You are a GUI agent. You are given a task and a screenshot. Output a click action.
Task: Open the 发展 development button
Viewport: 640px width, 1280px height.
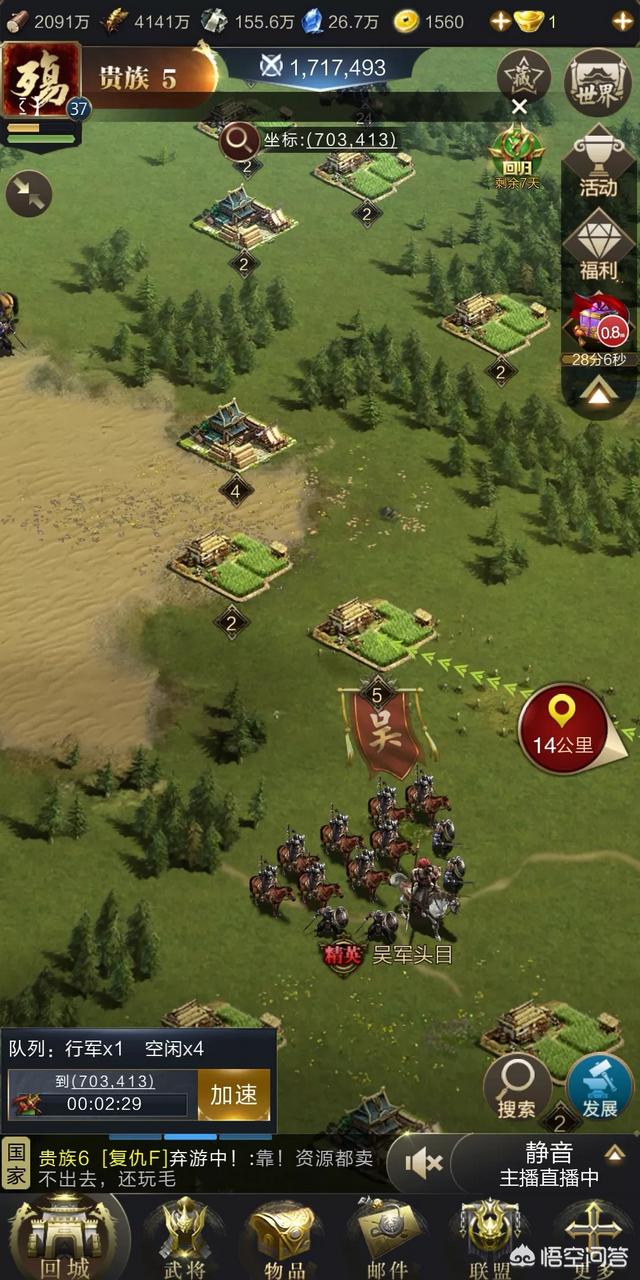point(599,1086)
